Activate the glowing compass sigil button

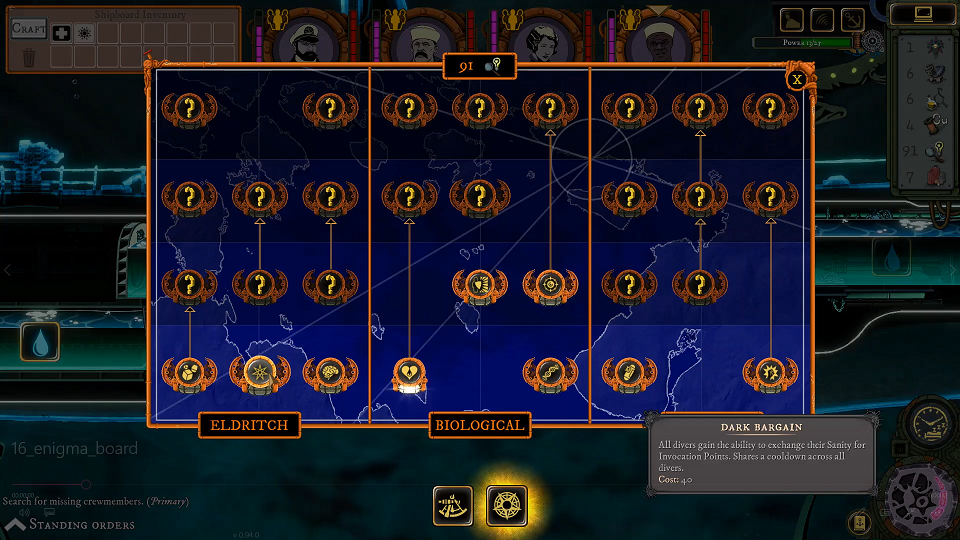[x=507, y=505]
